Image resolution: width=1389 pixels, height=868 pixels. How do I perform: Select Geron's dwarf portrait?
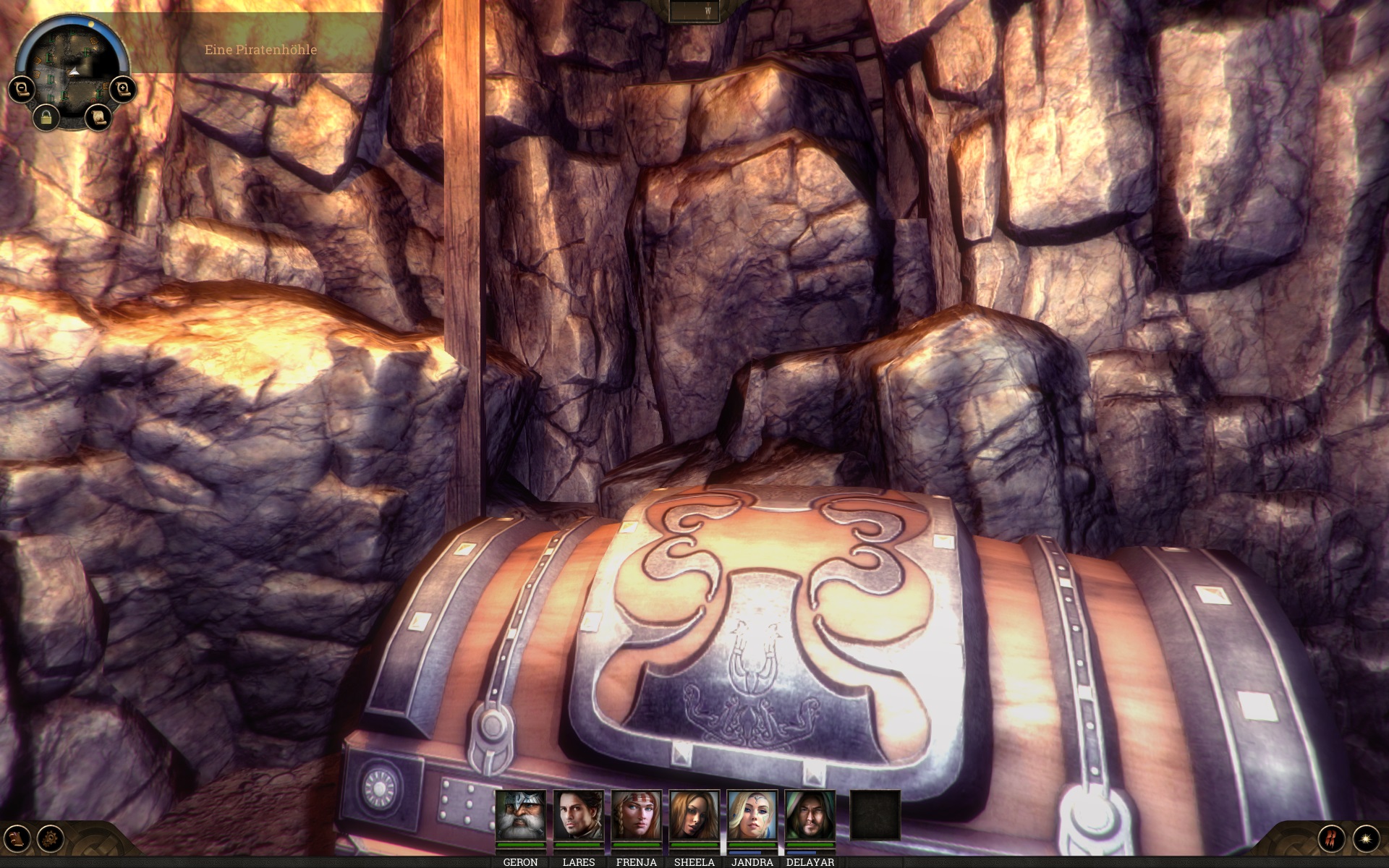[x=521, y=816]
